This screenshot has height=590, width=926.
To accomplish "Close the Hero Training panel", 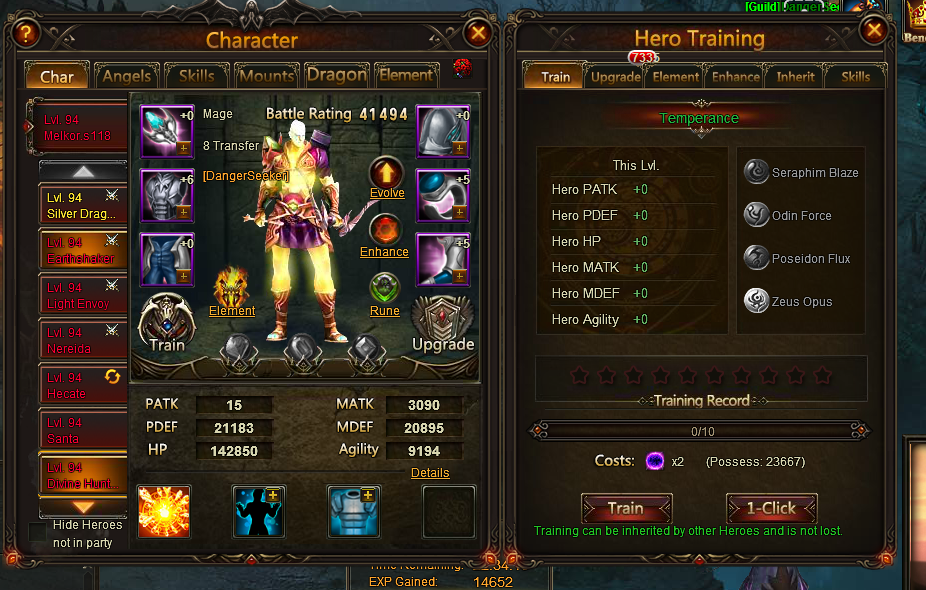I will [874, 31].
